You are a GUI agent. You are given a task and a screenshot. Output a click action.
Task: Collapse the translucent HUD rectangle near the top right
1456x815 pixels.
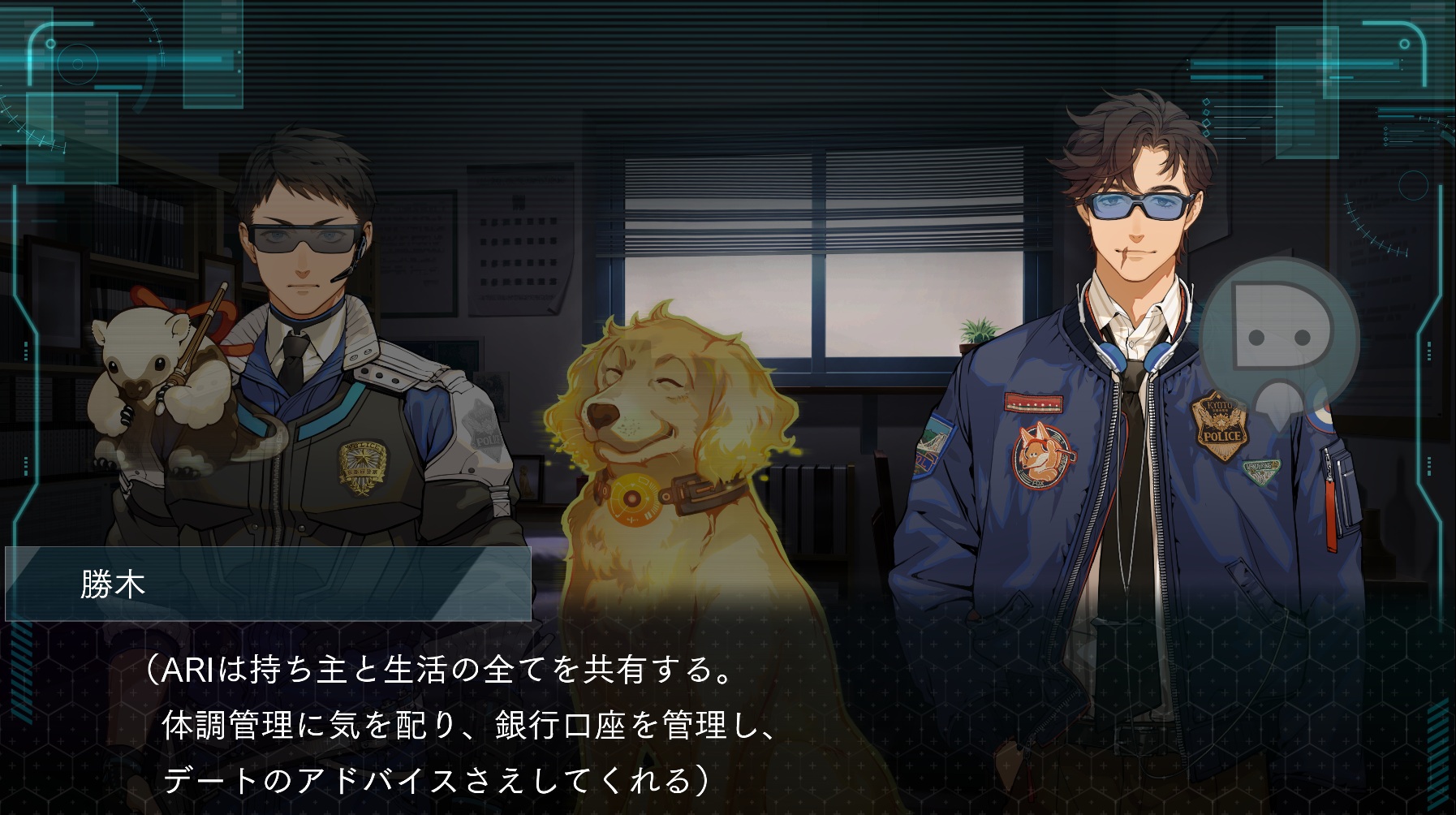pyautogui.click(x=1307, y=92)
